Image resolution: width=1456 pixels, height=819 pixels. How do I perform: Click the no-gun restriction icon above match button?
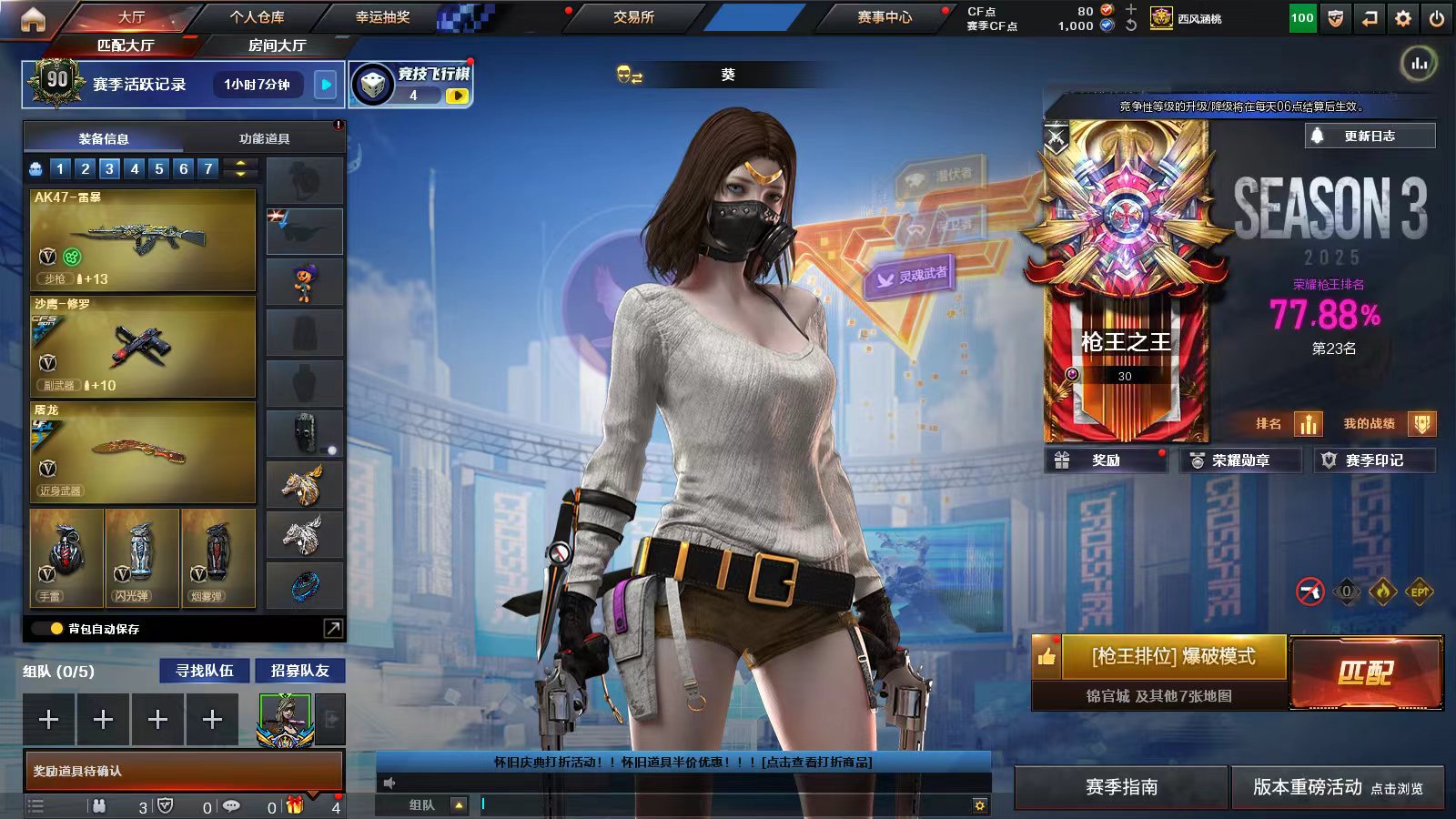pyautogui.click(x=1309, y=590)
